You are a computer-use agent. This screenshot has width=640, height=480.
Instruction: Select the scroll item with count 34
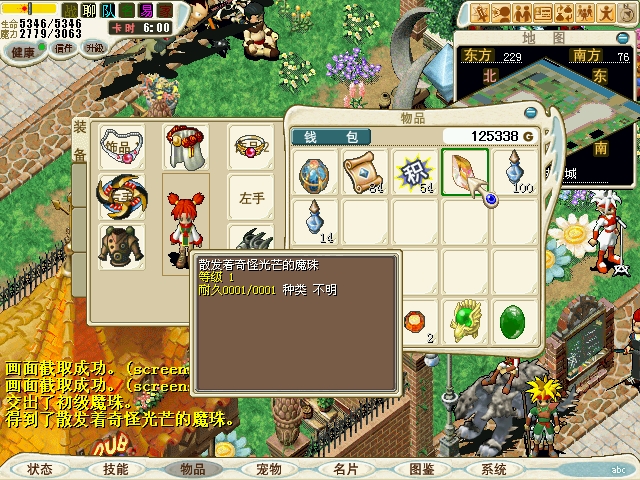(366, 172)
